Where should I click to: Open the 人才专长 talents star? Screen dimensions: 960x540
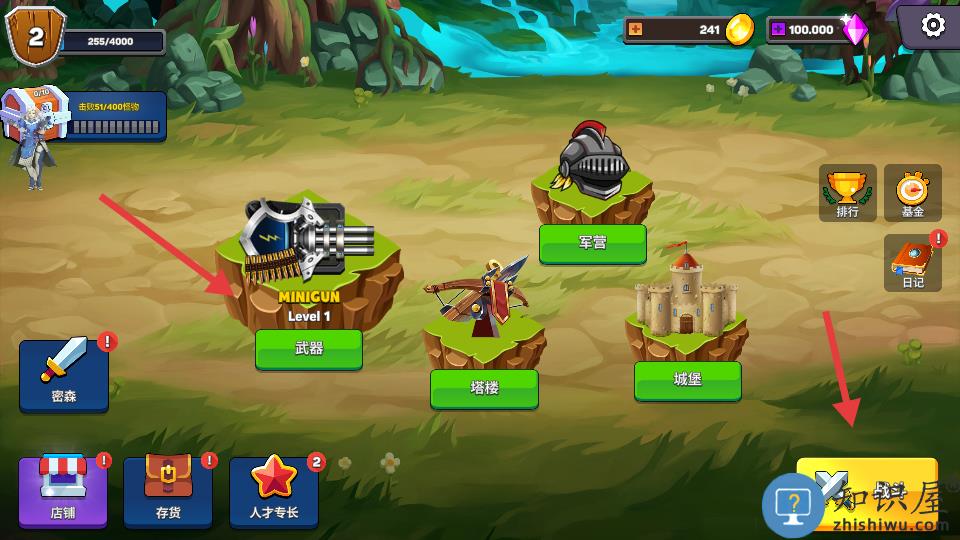click(x=274, y=492)
